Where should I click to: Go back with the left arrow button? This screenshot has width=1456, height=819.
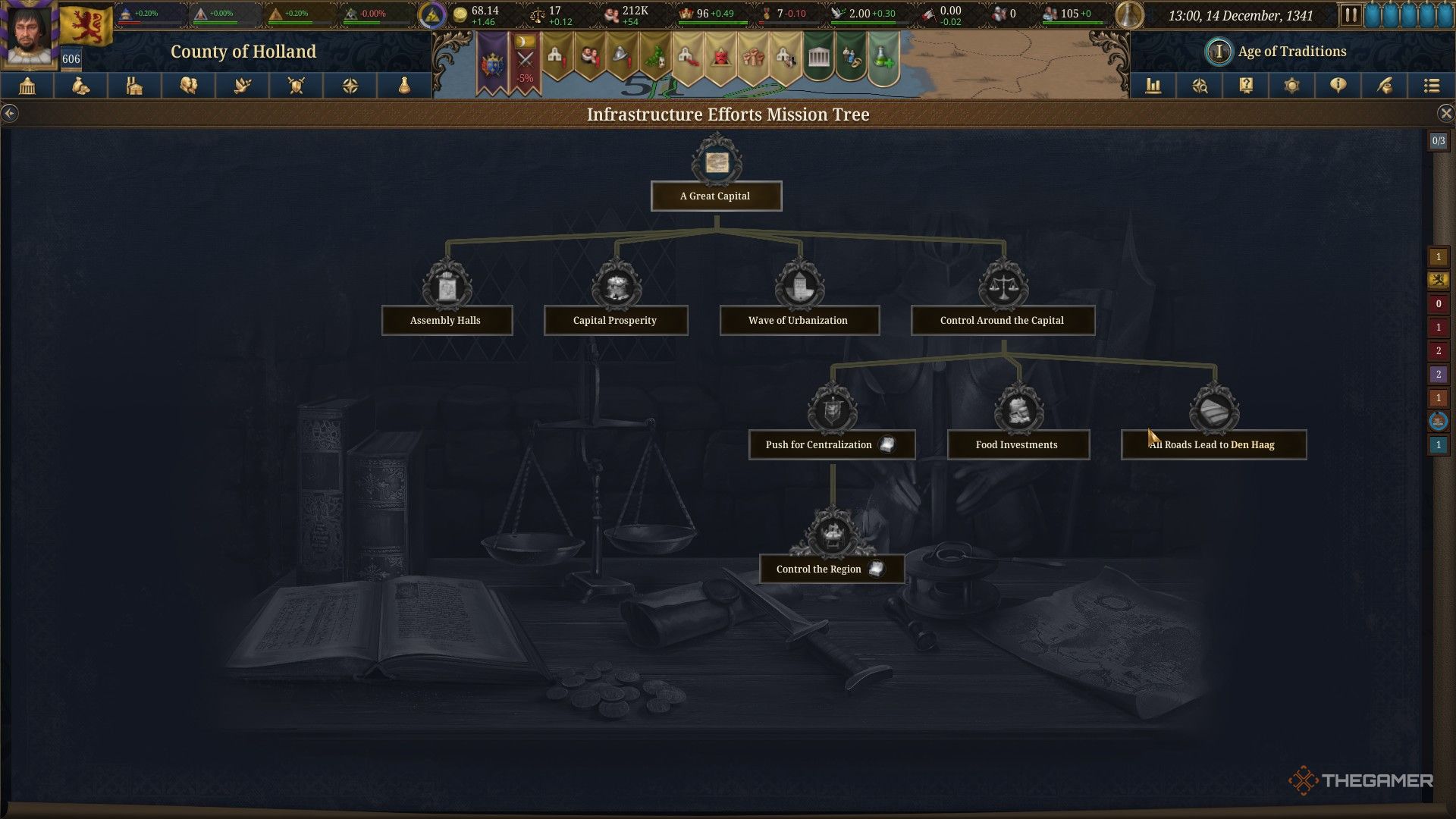[x=9, y=114]
